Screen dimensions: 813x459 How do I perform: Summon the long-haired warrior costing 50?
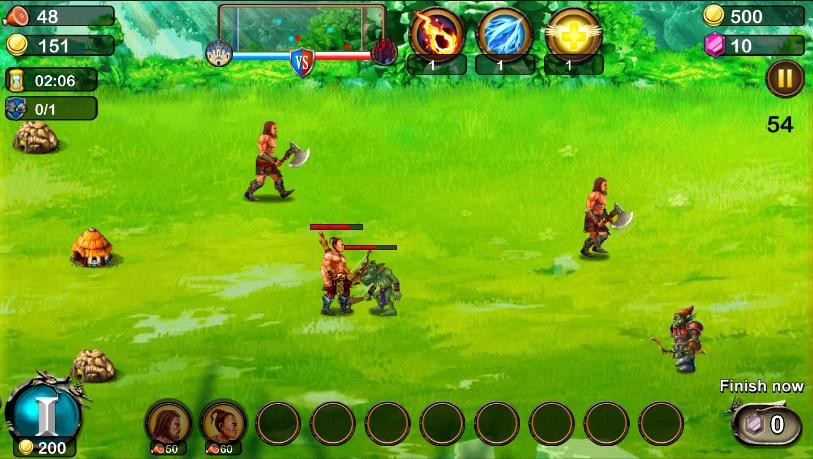pyautogui.click(x=167, y=424)
